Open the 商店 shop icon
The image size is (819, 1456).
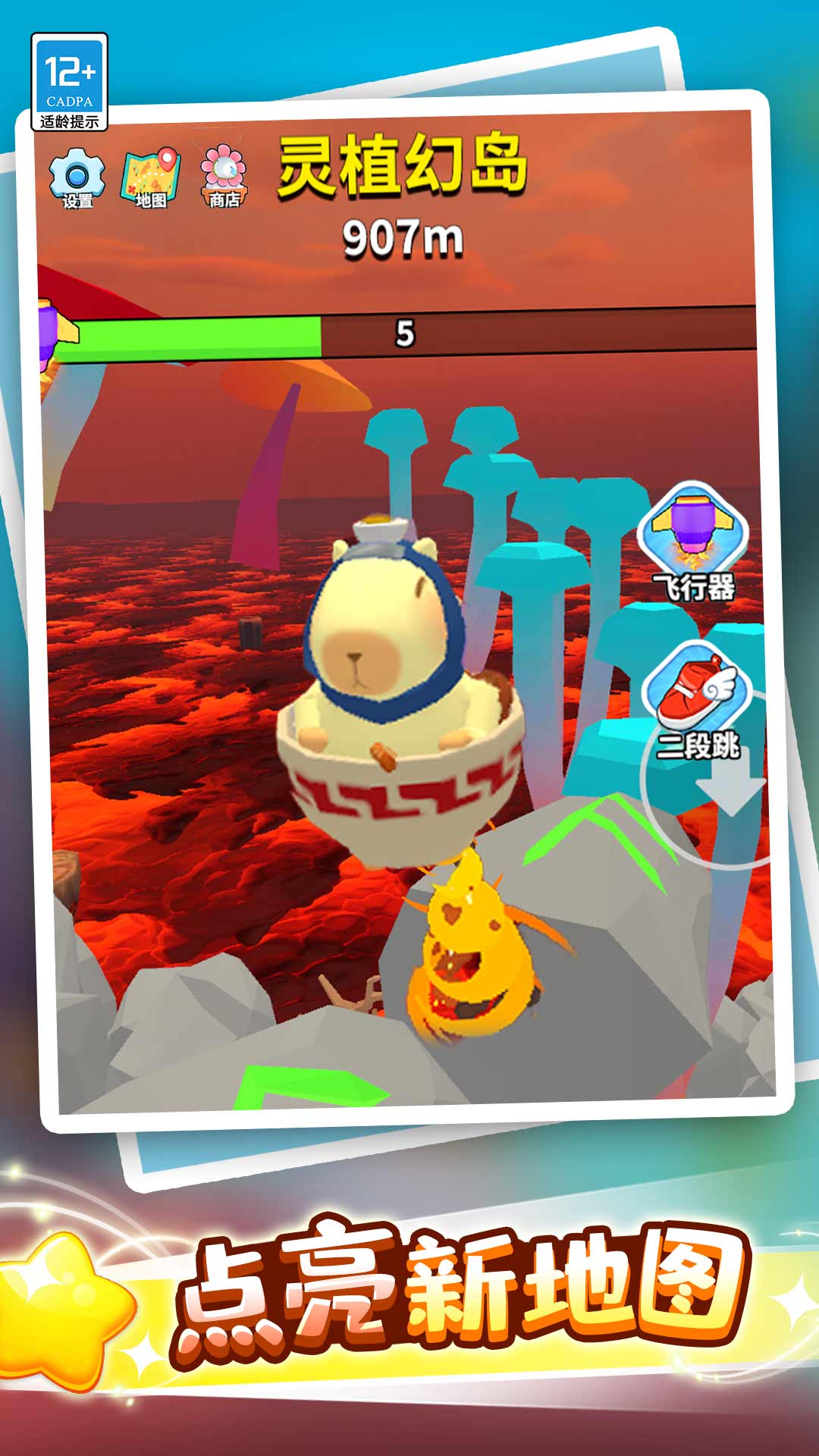[224, 177]
